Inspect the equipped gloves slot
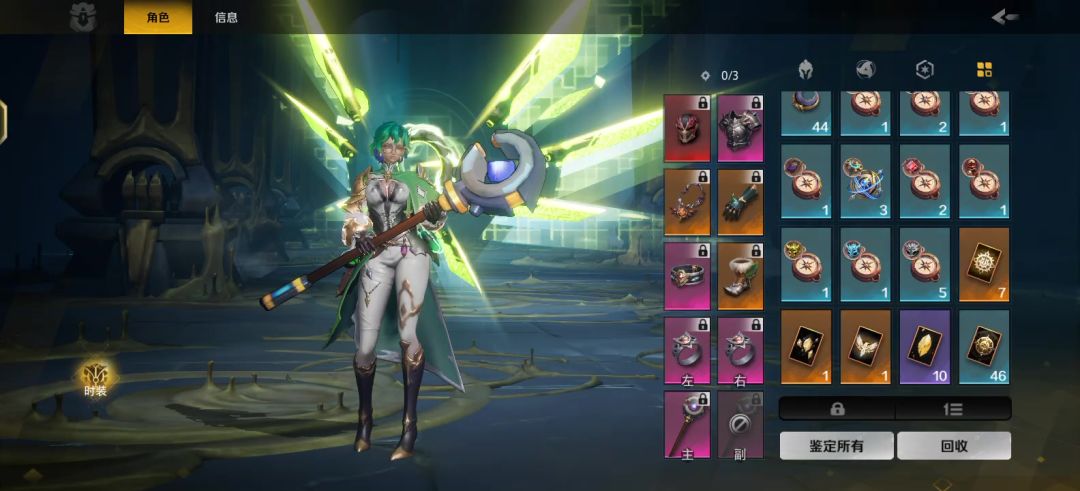The height and width of the screenshot is (491, 1080). pos(740,202)
